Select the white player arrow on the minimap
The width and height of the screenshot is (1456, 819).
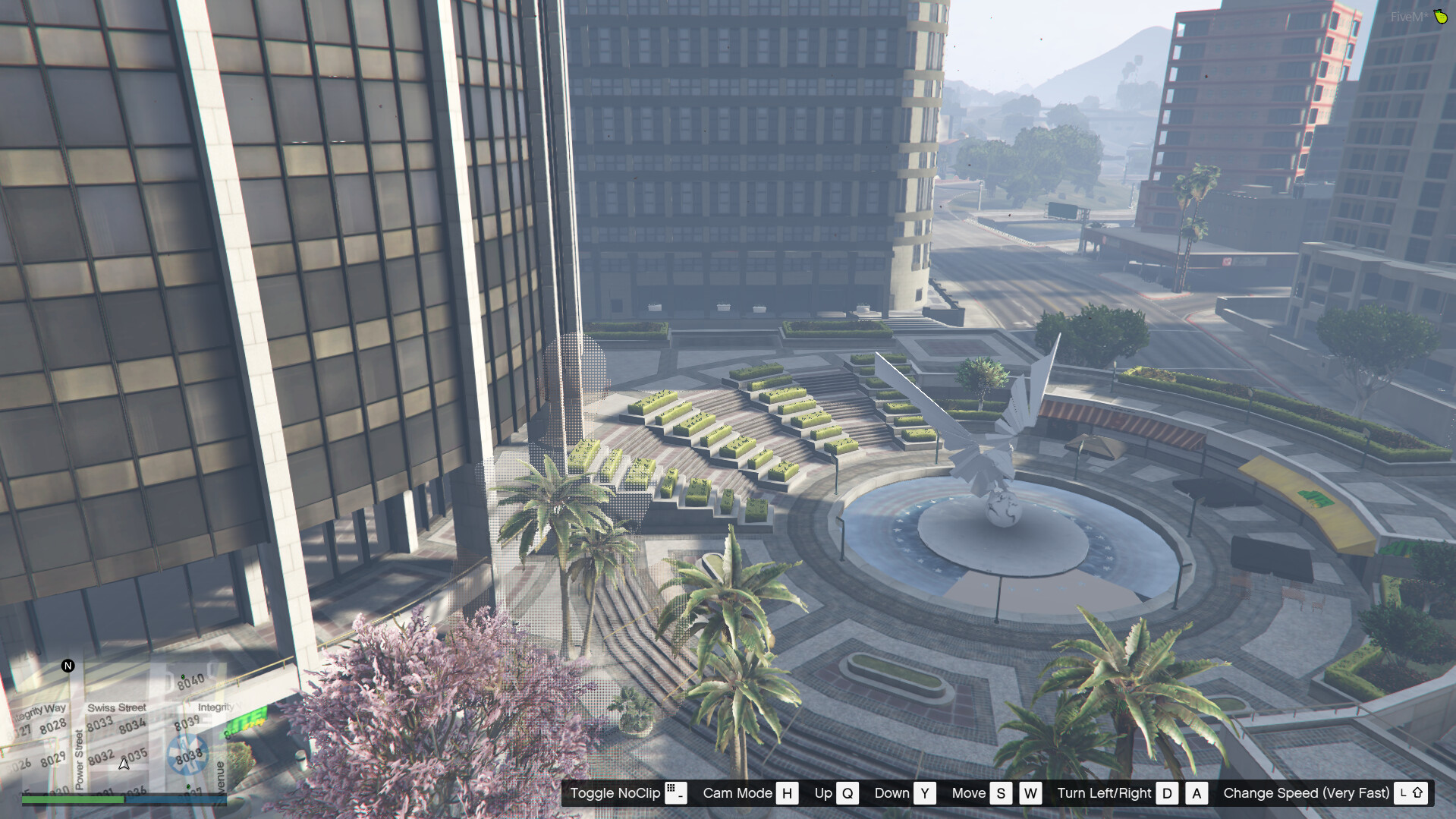(x=124, y=764)
